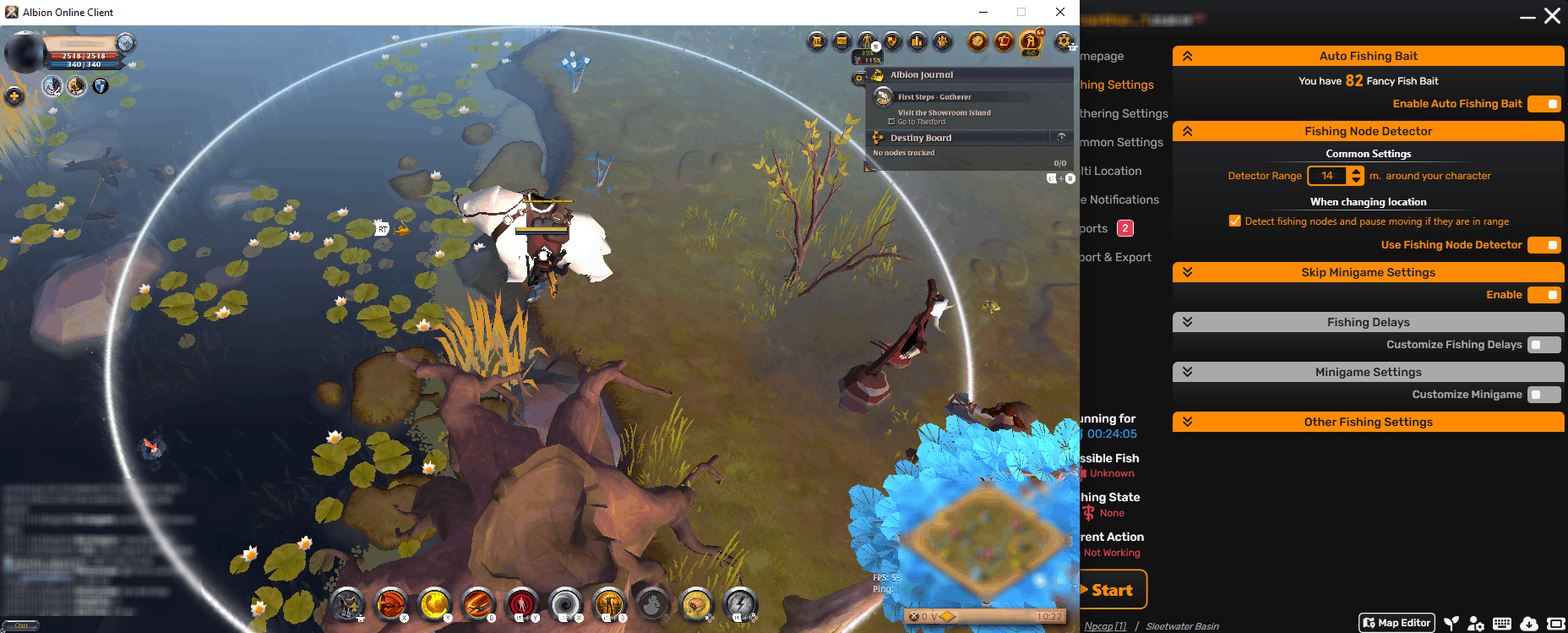The width and height of the screenshot is (1568, 633).
Task: Activate the grey vortex swirl ability
Action: [564, 604]
